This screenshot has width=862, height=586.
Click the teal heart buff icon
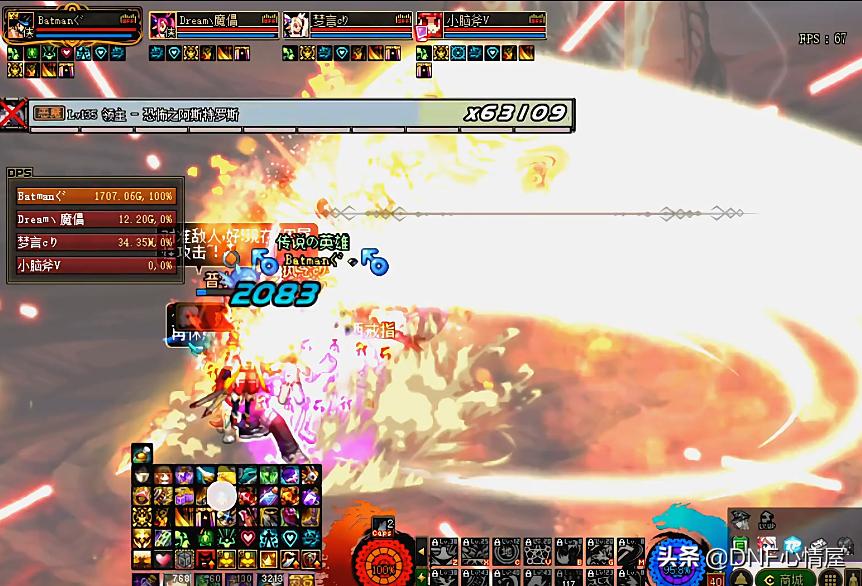pos(290,538)
